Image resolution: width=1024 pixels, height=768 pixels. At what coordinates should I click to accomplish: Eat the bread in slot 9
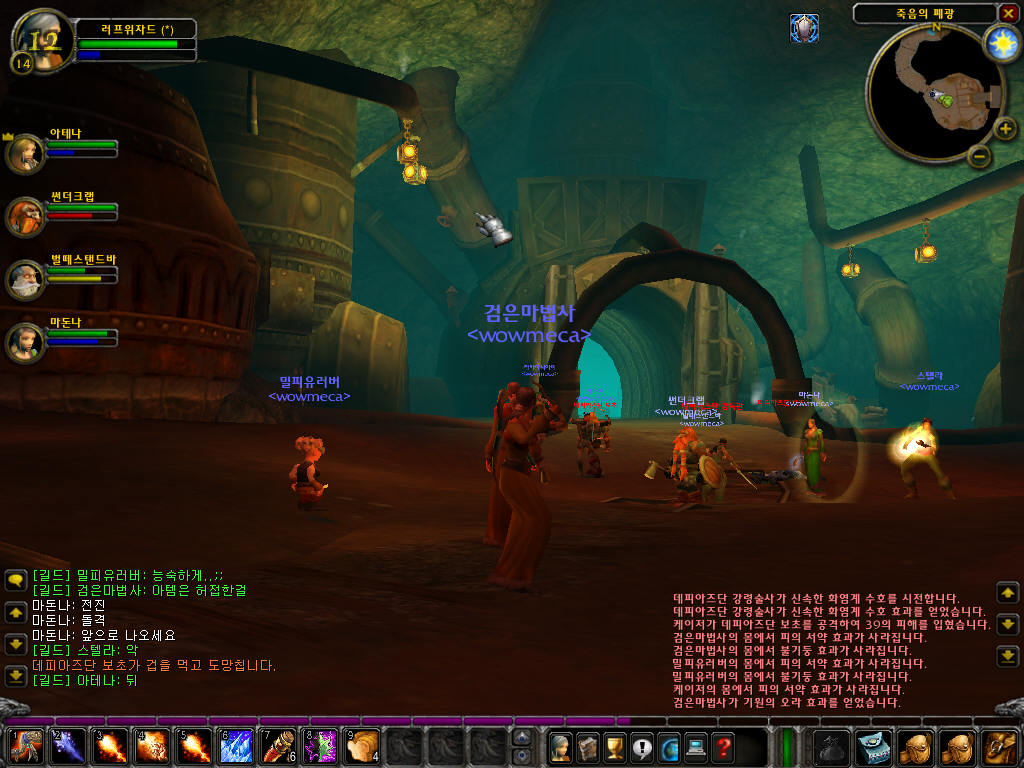(362, 746)
